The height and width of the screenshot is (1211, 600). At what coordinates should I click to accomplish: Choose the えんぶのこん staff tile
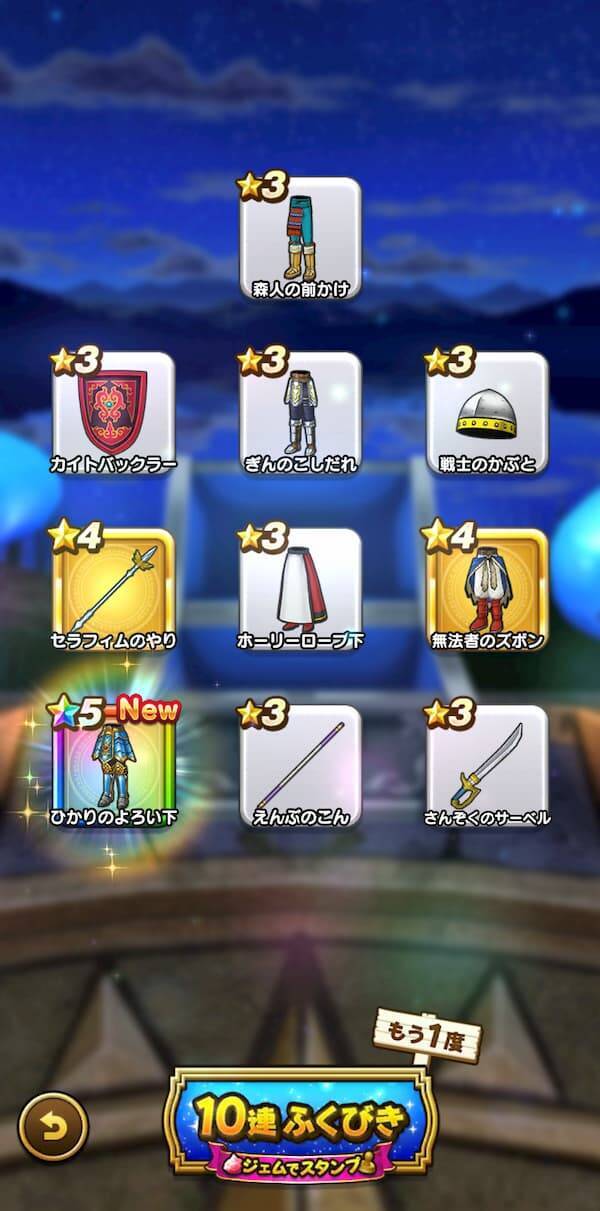click(300, 766)
